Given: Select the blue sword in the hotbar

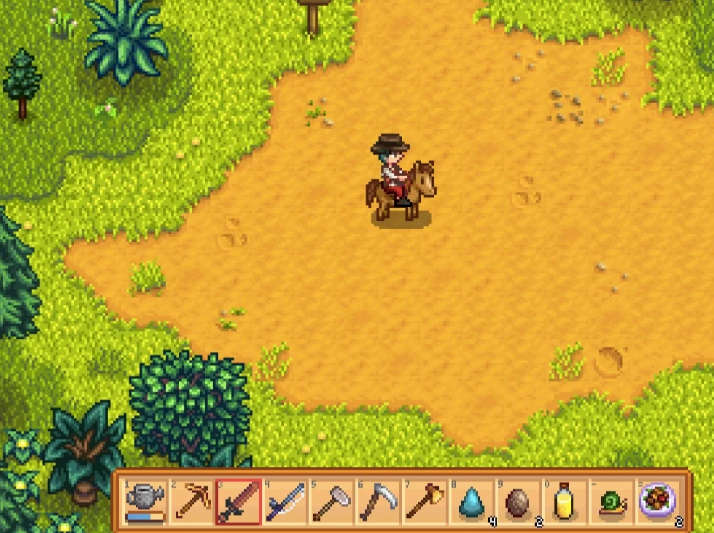Looking at the screenshot, I should click(286, 500).
